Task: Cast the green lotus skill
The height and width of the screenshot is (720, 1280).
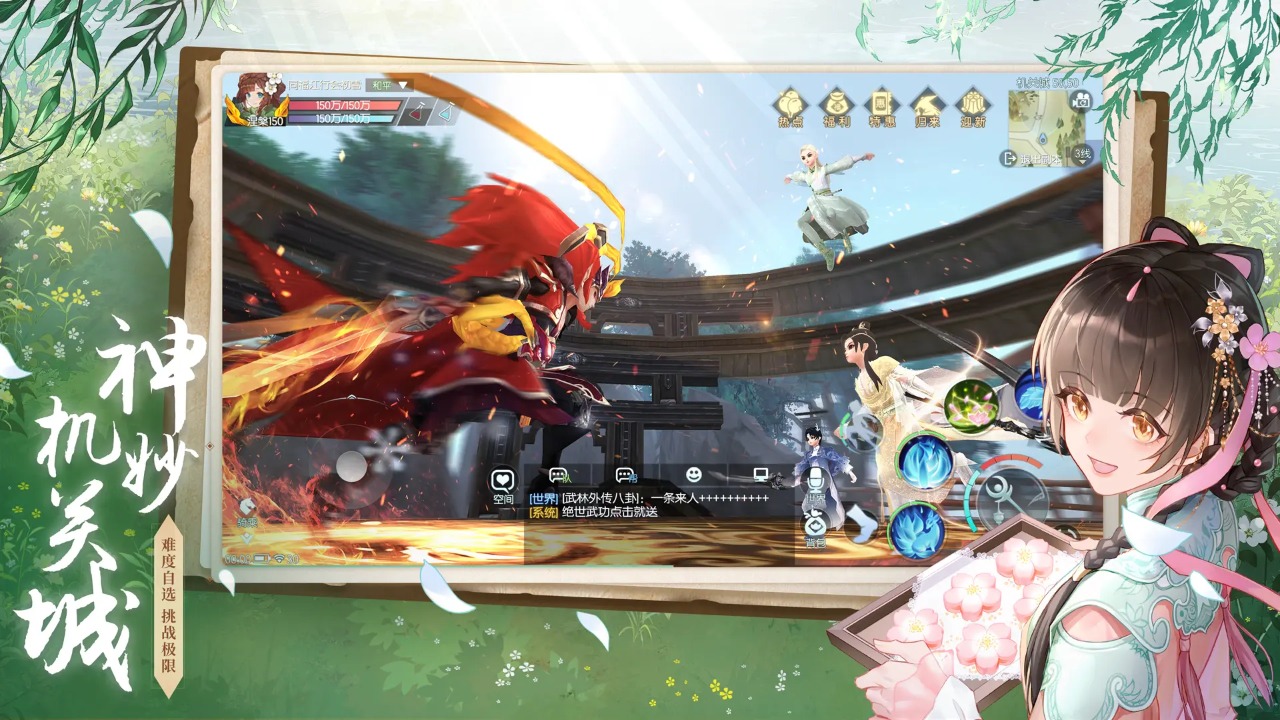Action: [x=972, y=405]
